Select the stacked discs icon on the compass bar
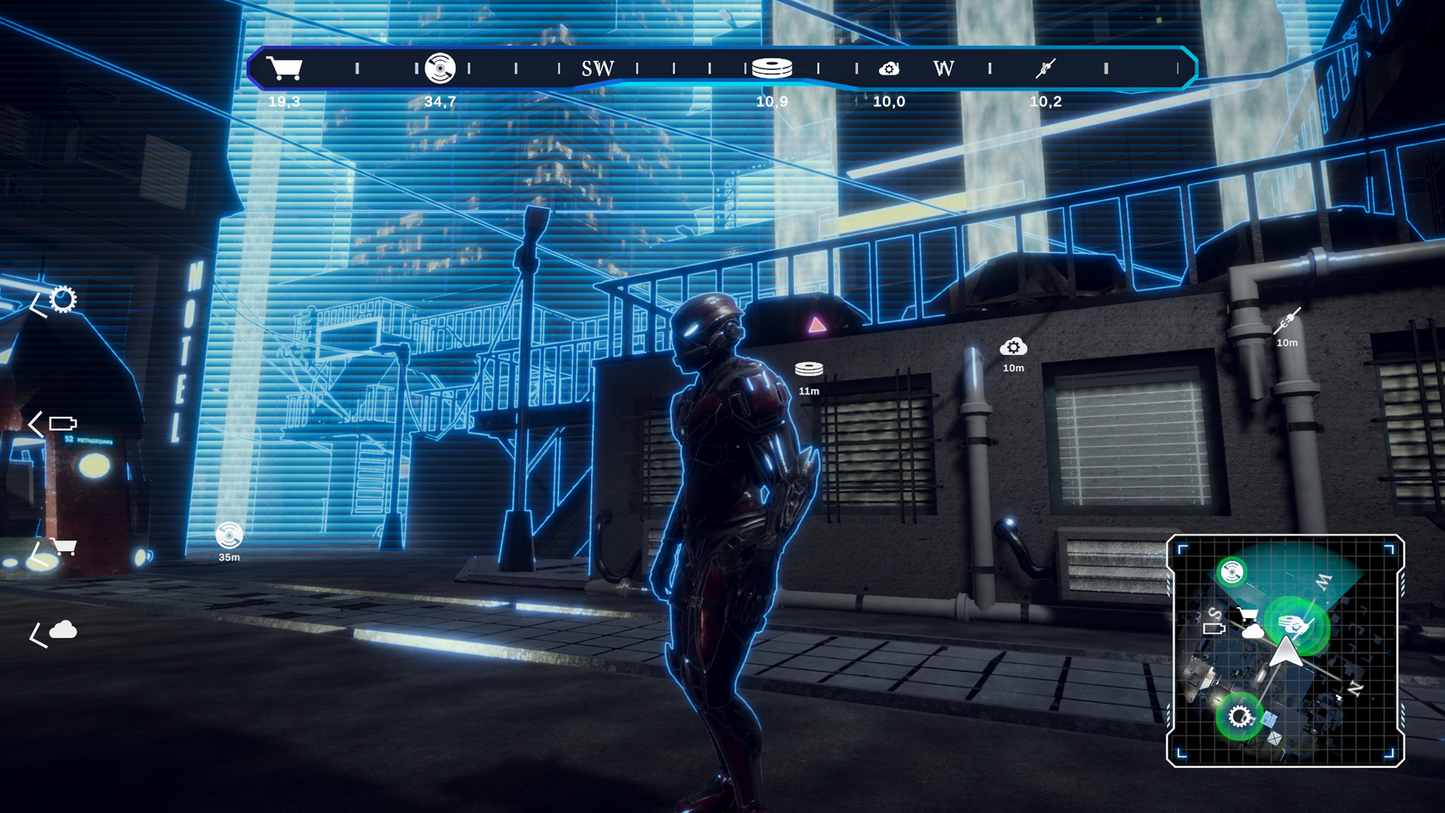 (772, 68)
